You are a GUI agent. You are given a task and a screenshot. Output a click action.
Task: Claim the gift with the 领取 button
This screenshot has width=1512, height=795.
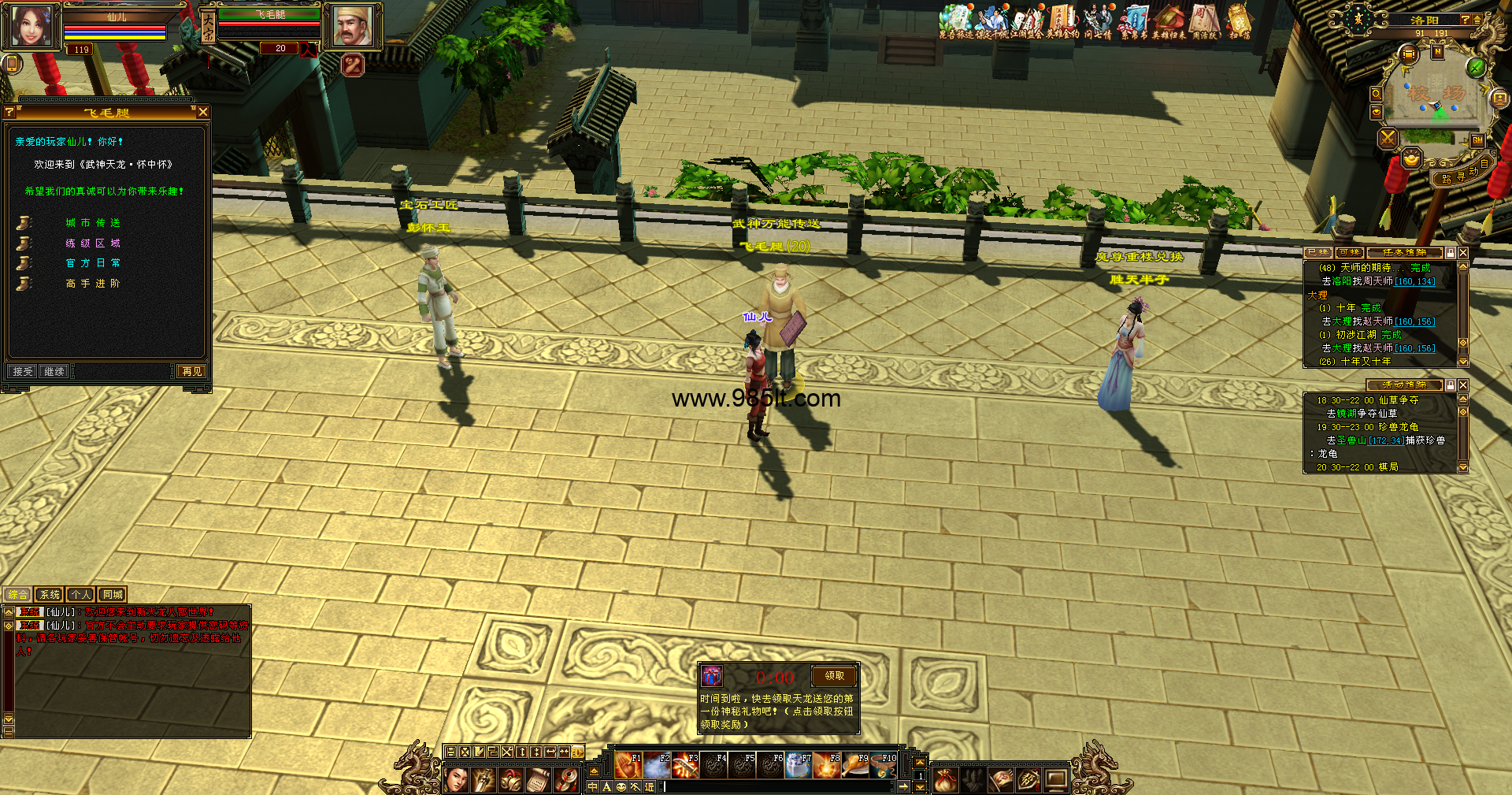pyautogui.click(x=834, y=676)
